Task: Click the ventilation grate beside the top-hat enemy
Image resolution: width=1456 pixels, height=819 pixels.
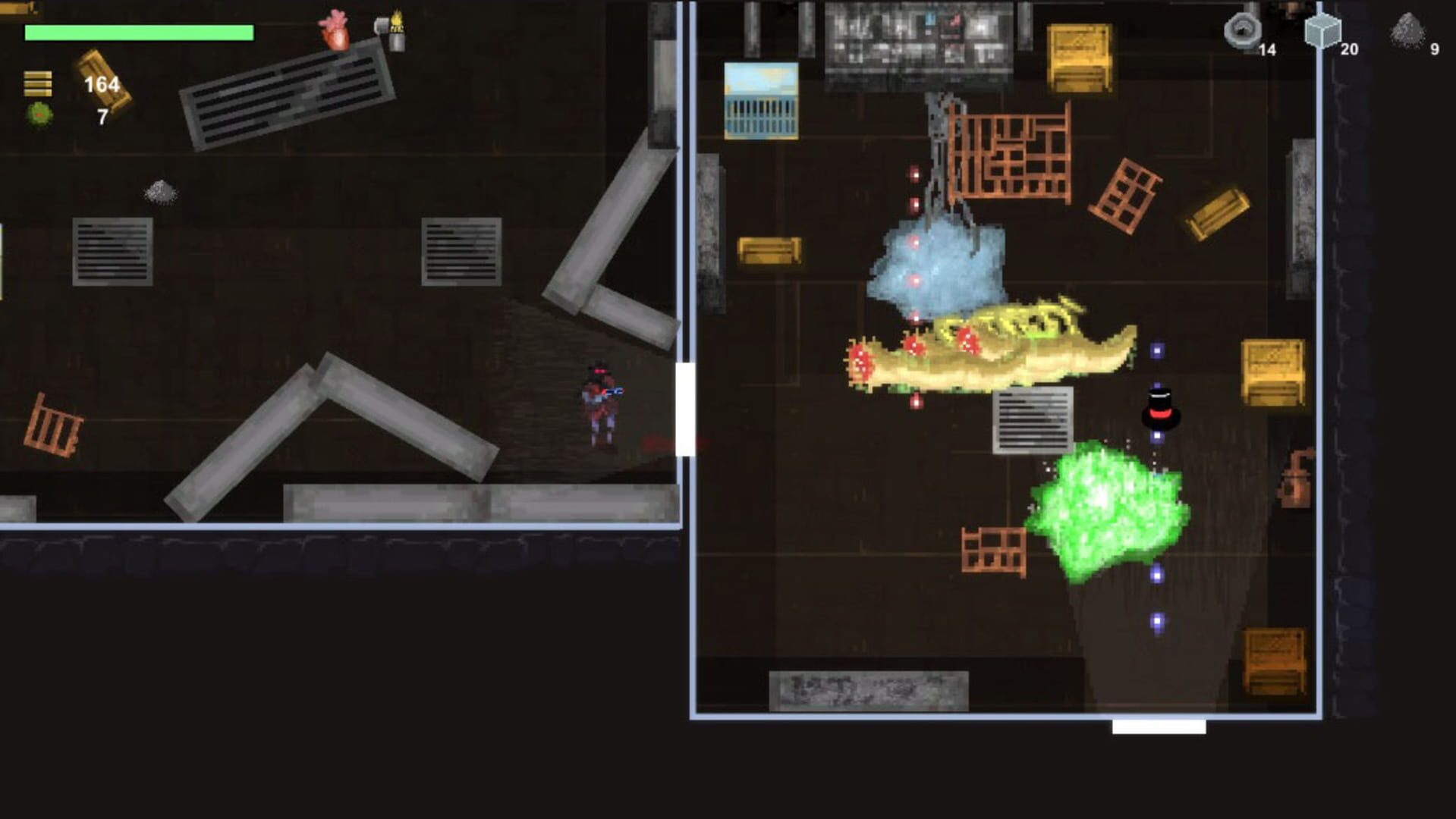Action: (1032, 421)
